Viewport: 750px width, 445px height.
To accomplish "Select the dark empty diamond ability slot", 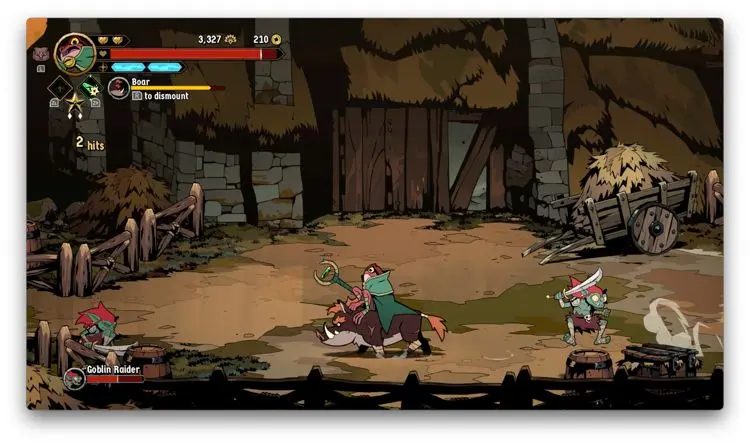I will (x=58, y=89).
